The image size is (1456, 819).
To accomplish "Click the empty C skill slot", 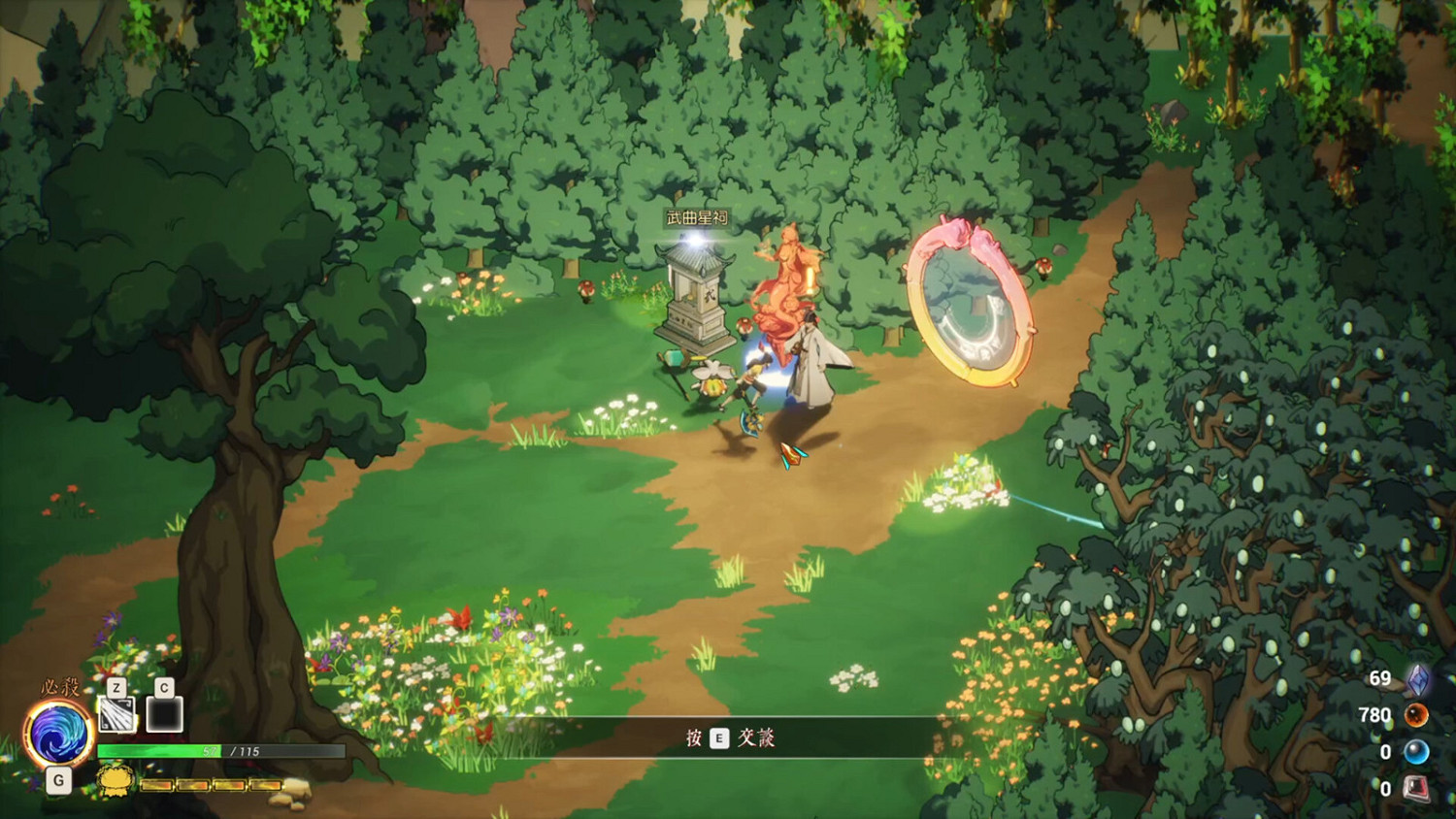I will click(x=164, y=714).
